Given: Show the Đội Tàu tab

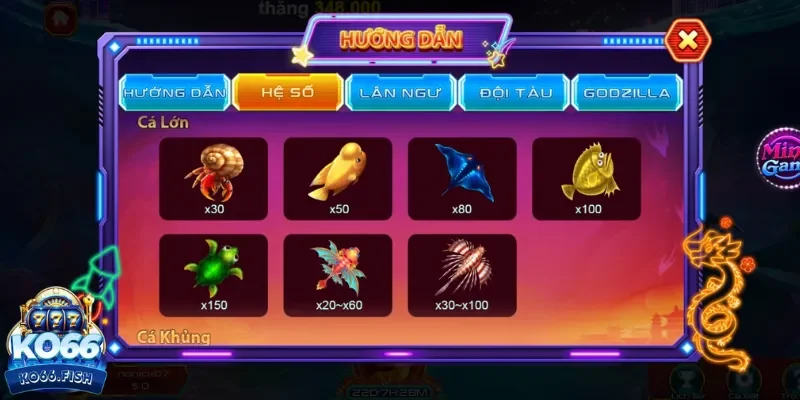Looking at the screenshot, I should 514,92.
